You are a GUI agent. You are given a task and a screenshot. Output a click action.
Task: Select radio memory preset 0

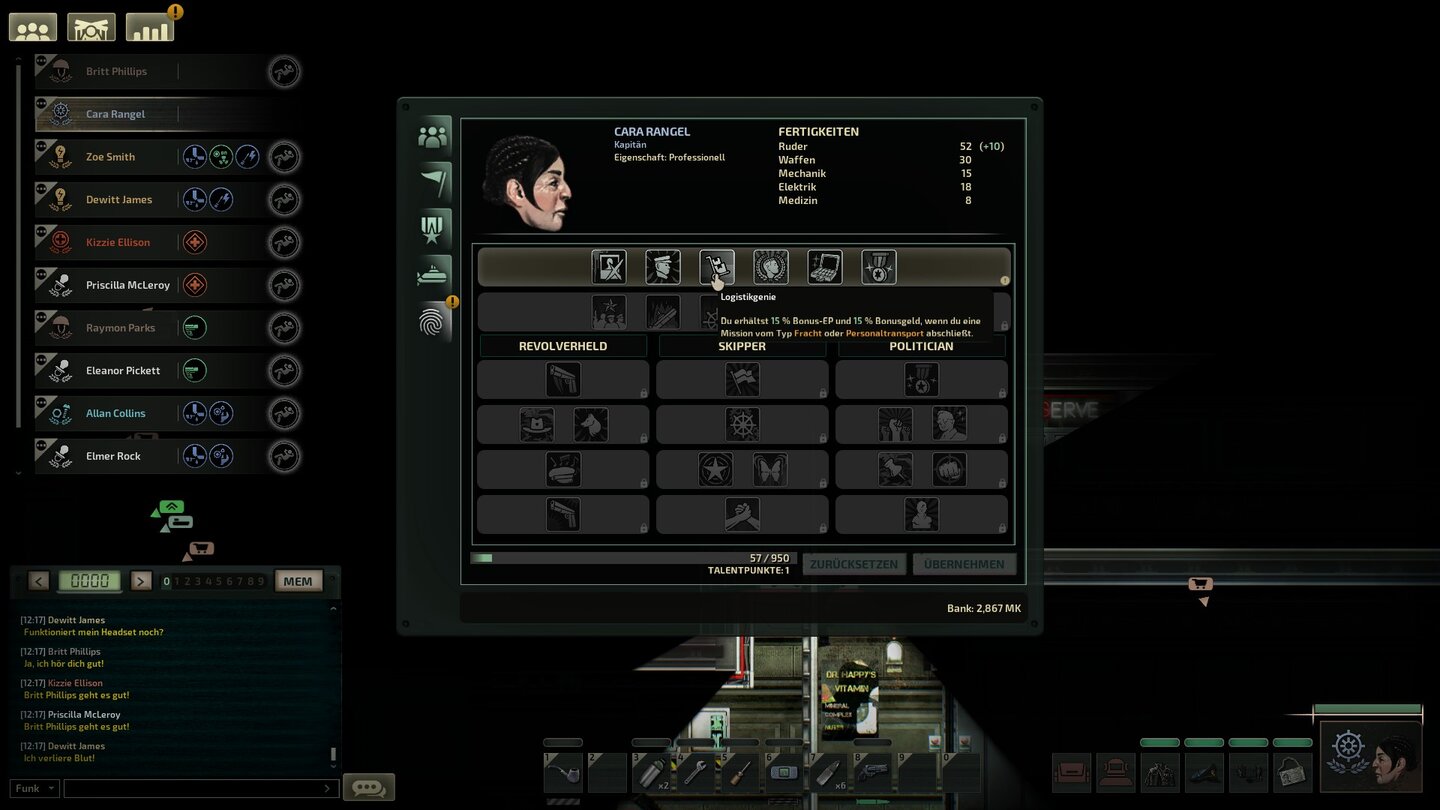pos(168,580)
